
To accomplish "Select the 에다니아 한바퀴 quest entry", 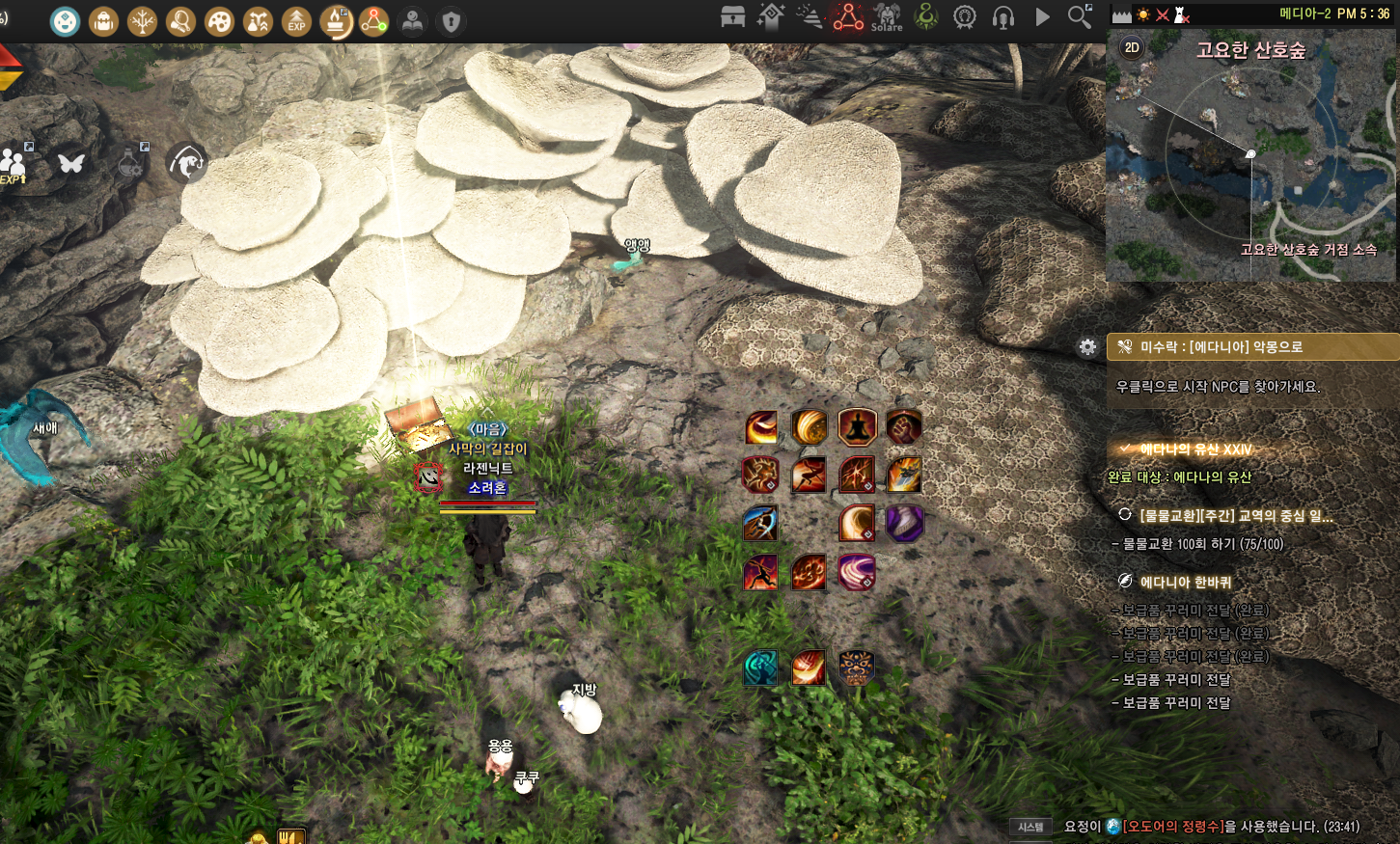I will click(1185, 582).
